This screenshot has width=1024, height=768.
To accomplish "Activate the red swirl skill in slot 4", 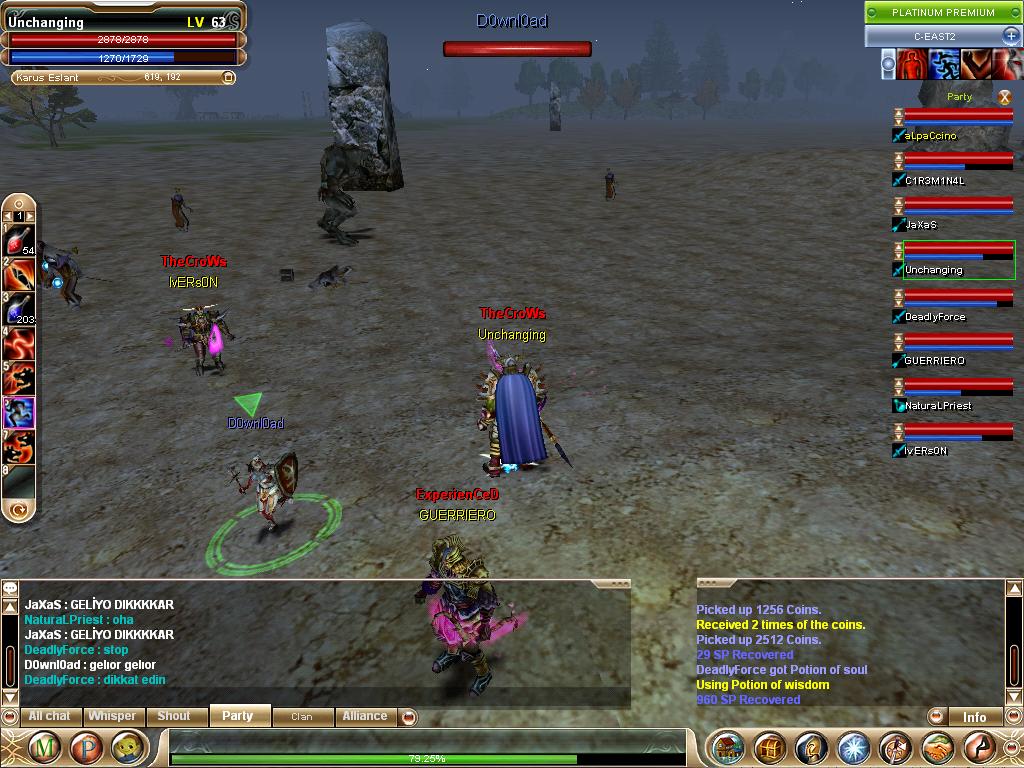I will pyautogui.click(x=20, y=344).
